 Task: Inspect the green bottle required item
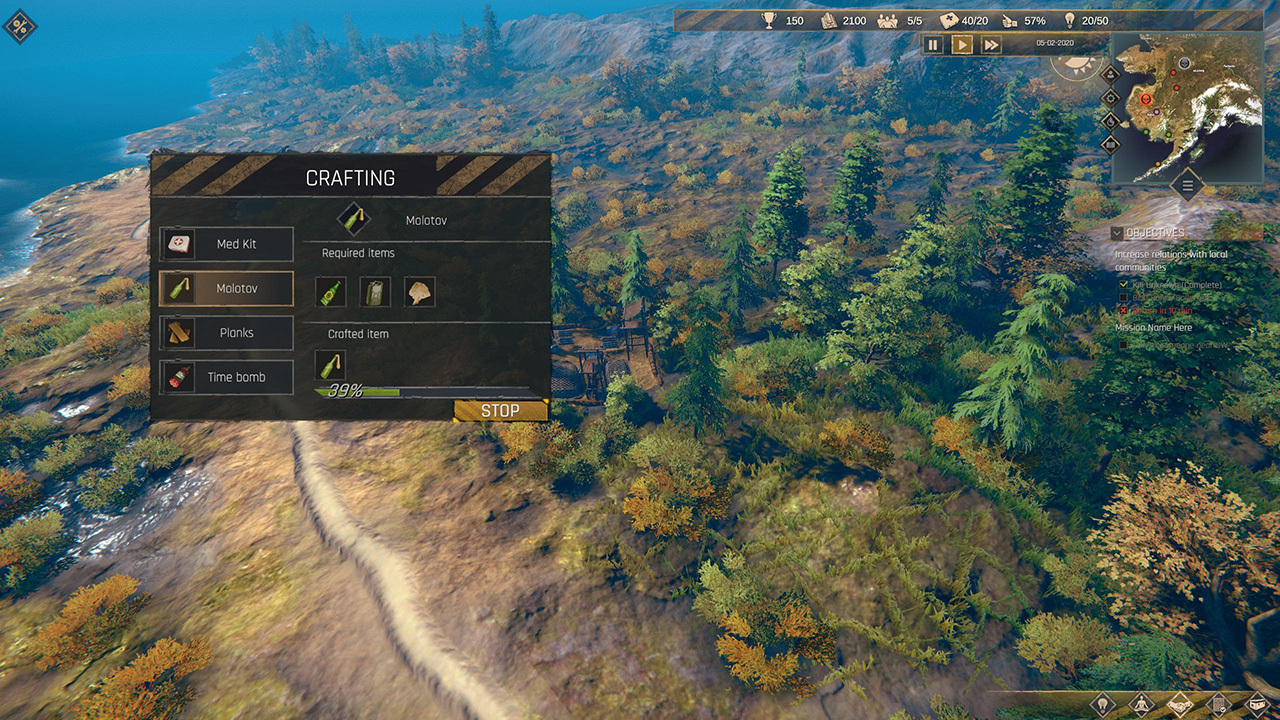[x=331, y=292]
